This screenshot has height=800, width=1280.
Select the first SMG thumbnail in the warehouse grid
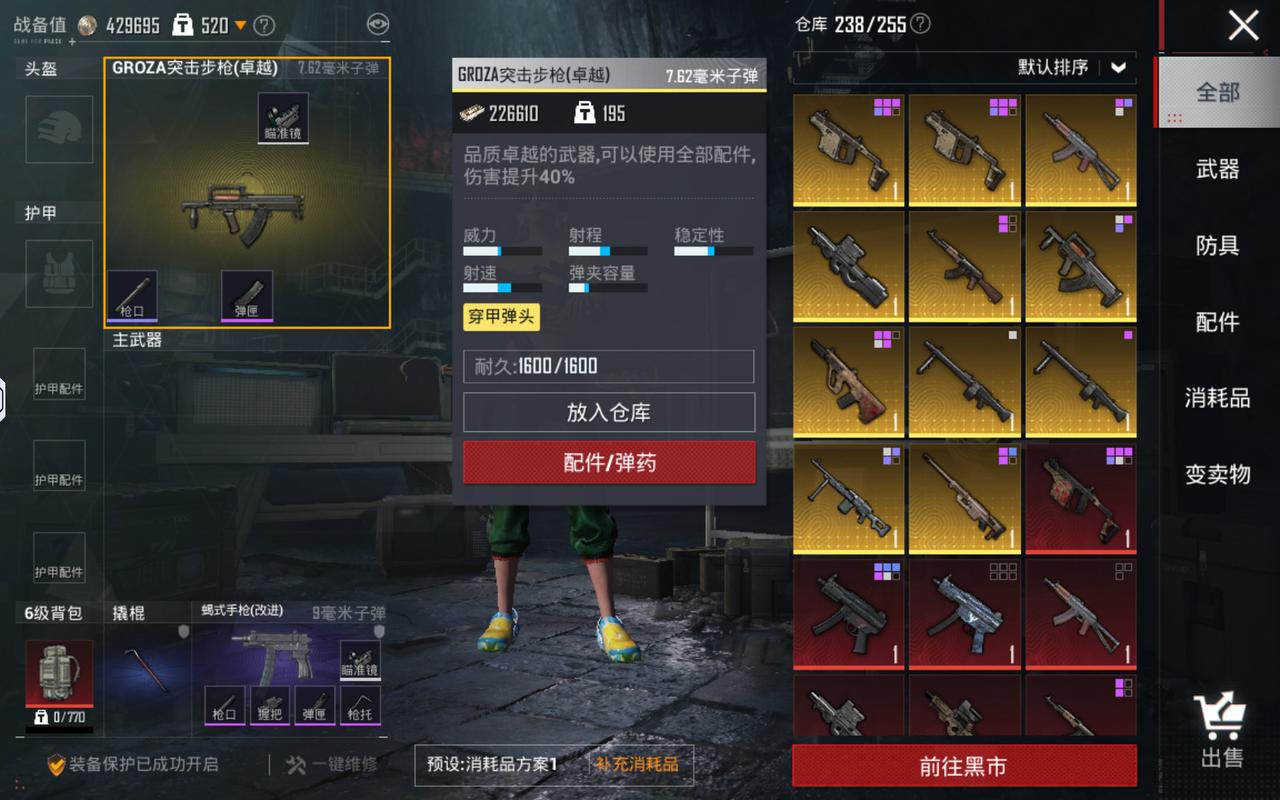pyautogui.click(x=848, y=150)
